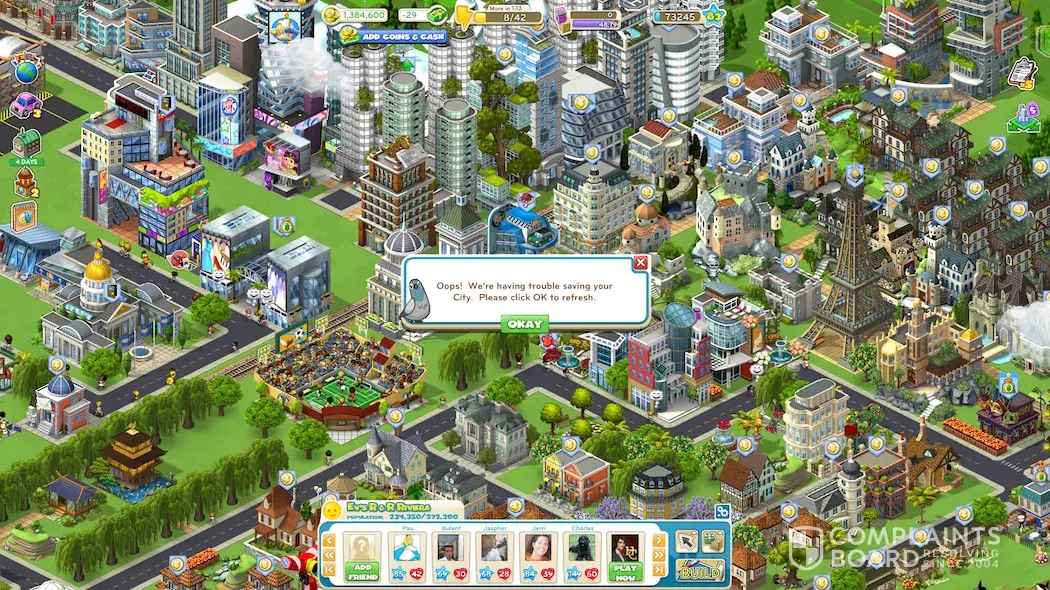Close the save error dialog

(641, 263)
